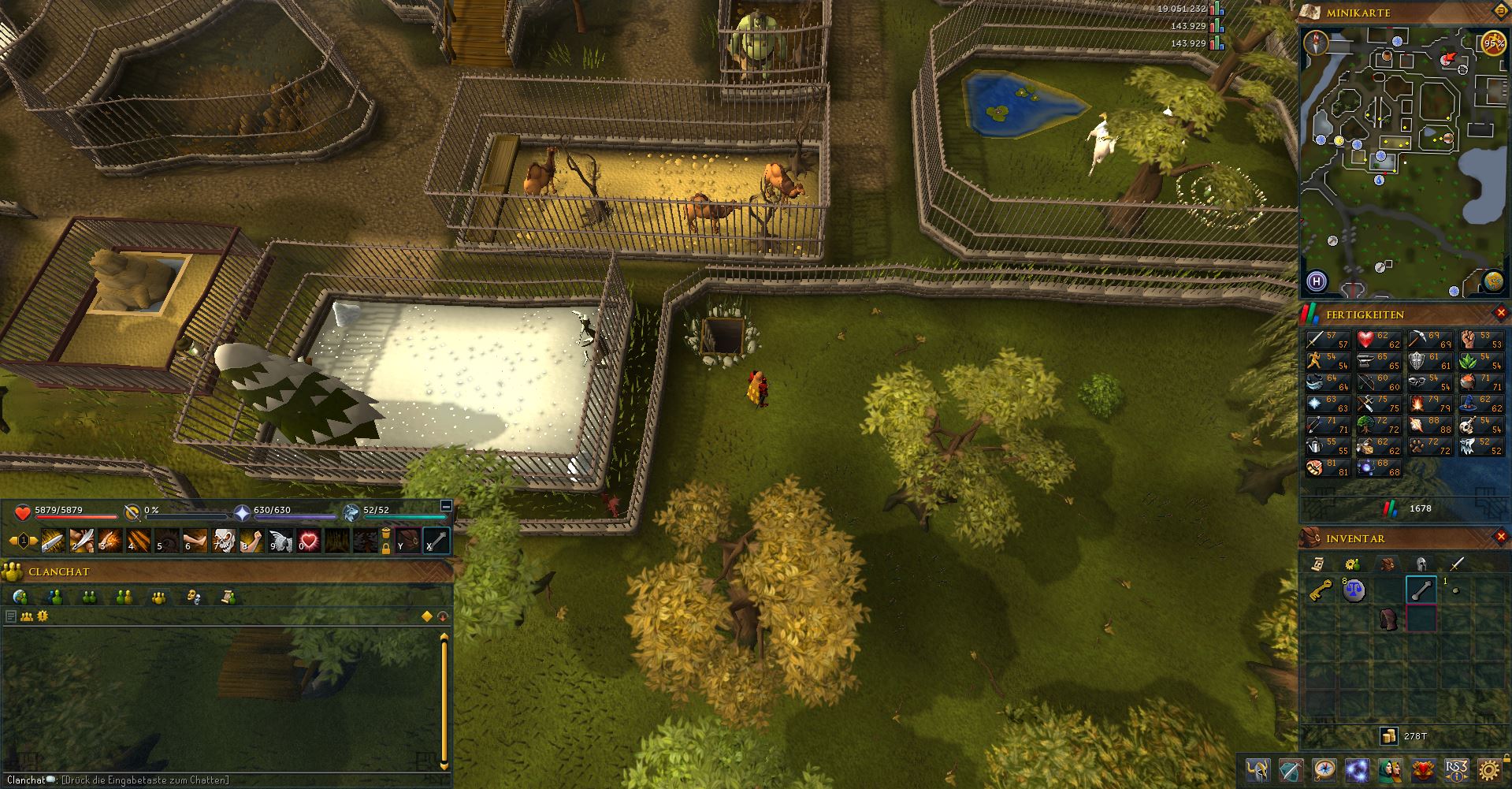Select the golden key in the inventory
Image resolution: width=1512 pixels, height=789 pixels.
pos(1321,590)
